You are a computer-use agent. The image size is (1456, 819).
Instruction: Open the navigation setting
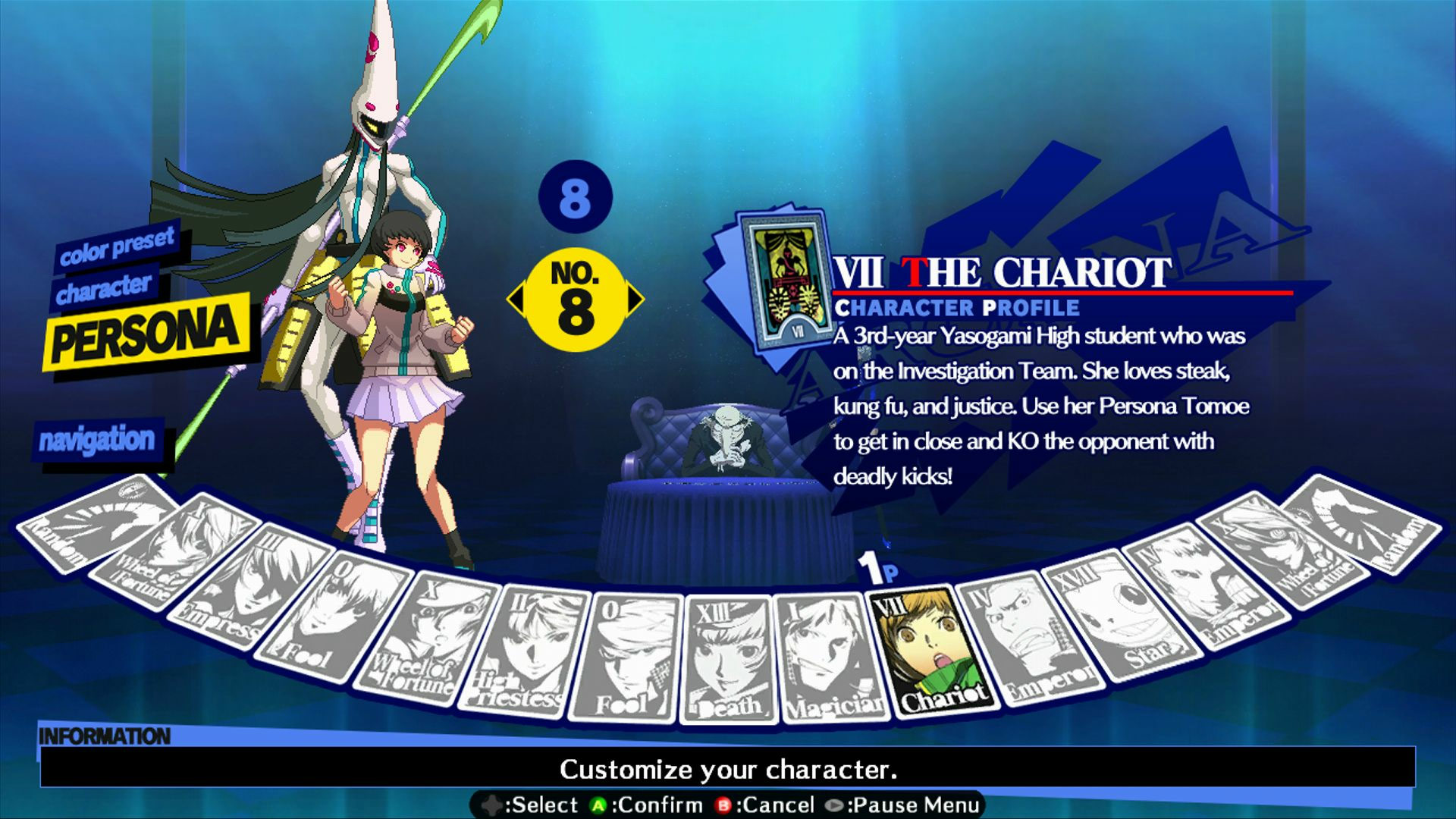[x=99, y=438]
